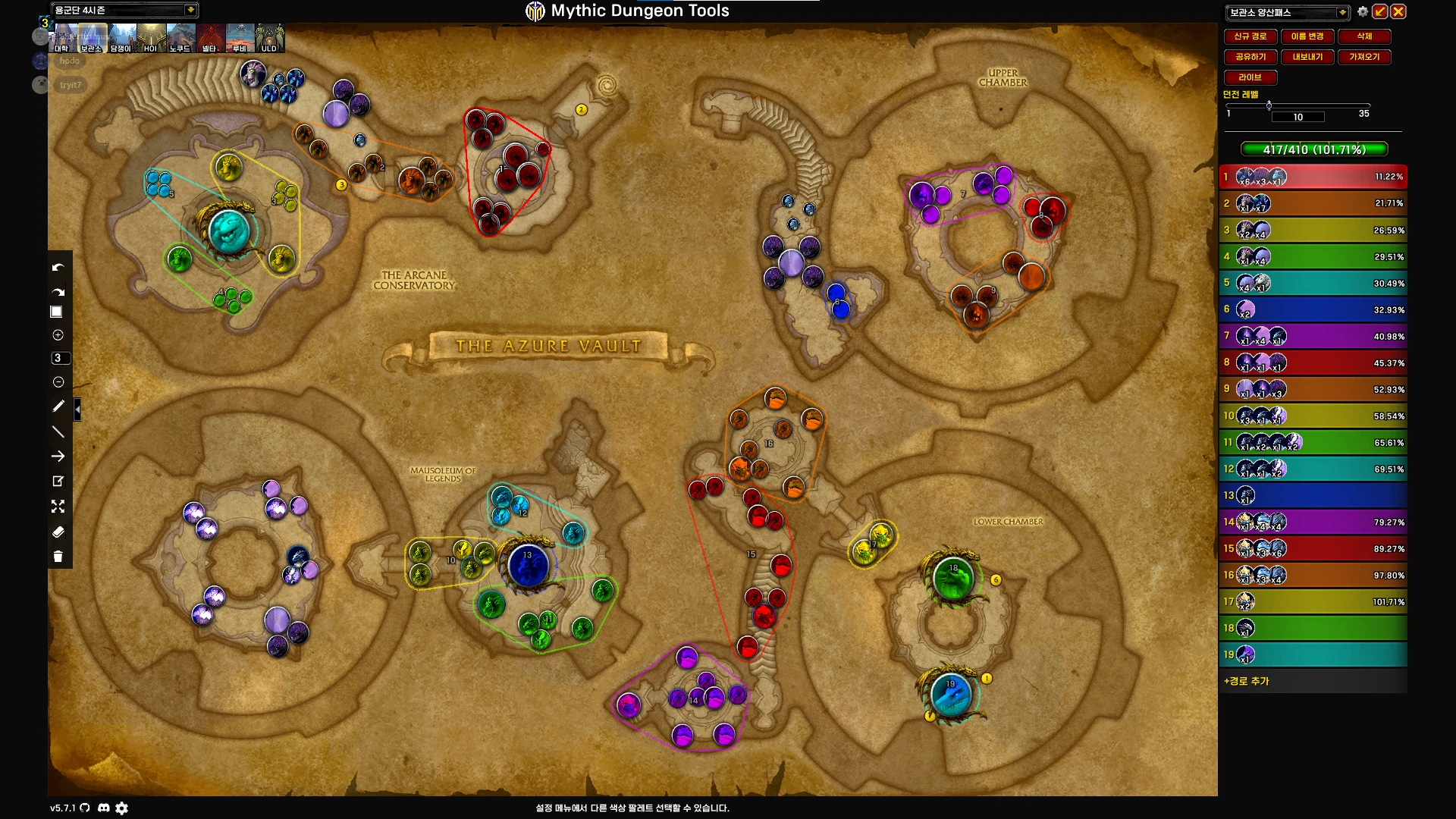Image resolution: width=1456 pixels, height=819 pixels.
Task: Click the 신규 경로 new route button
Action: coord(1250,36)
